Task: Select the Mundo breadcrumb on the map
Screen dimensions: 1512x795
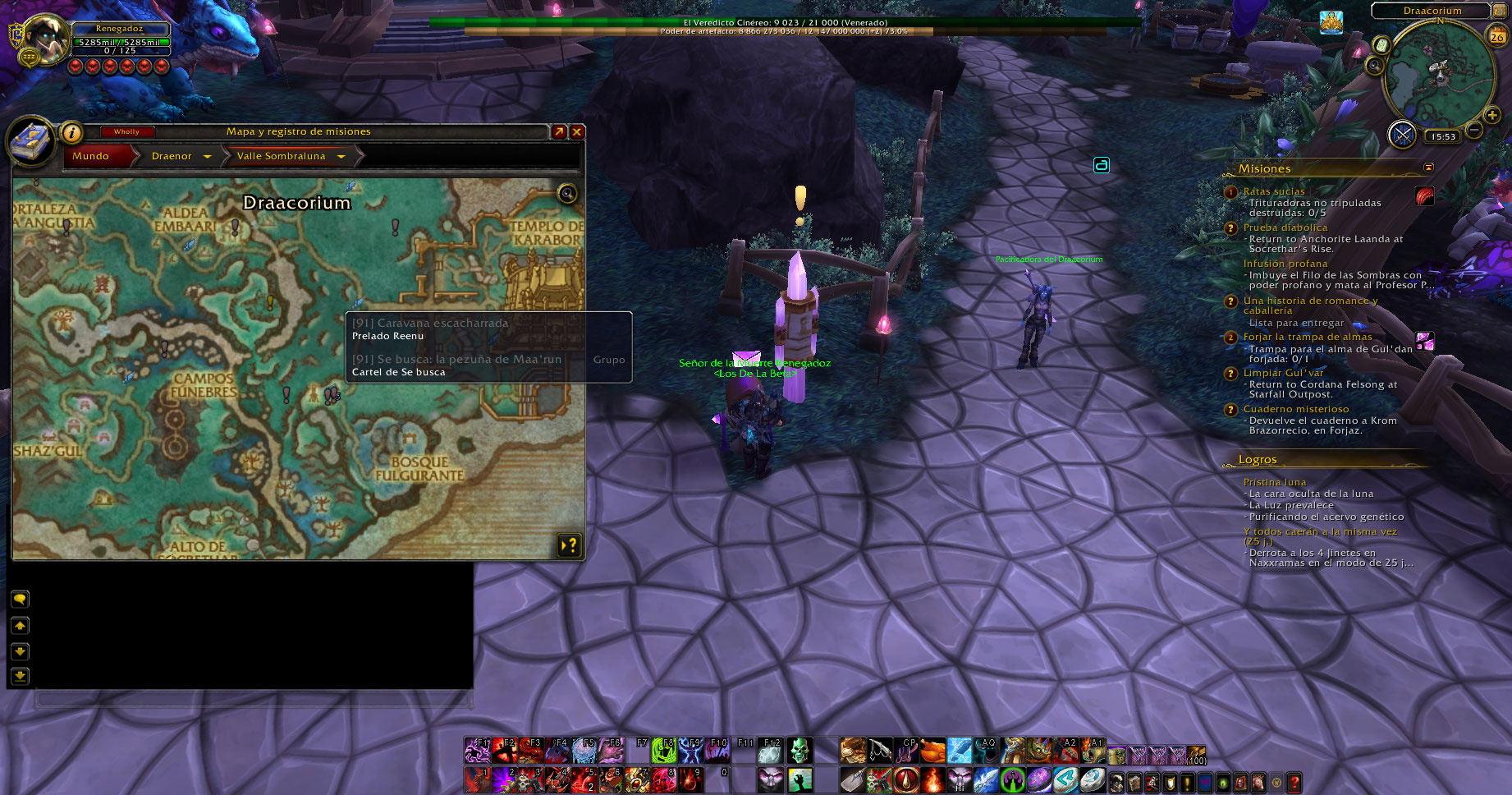Action: (91, 156)
